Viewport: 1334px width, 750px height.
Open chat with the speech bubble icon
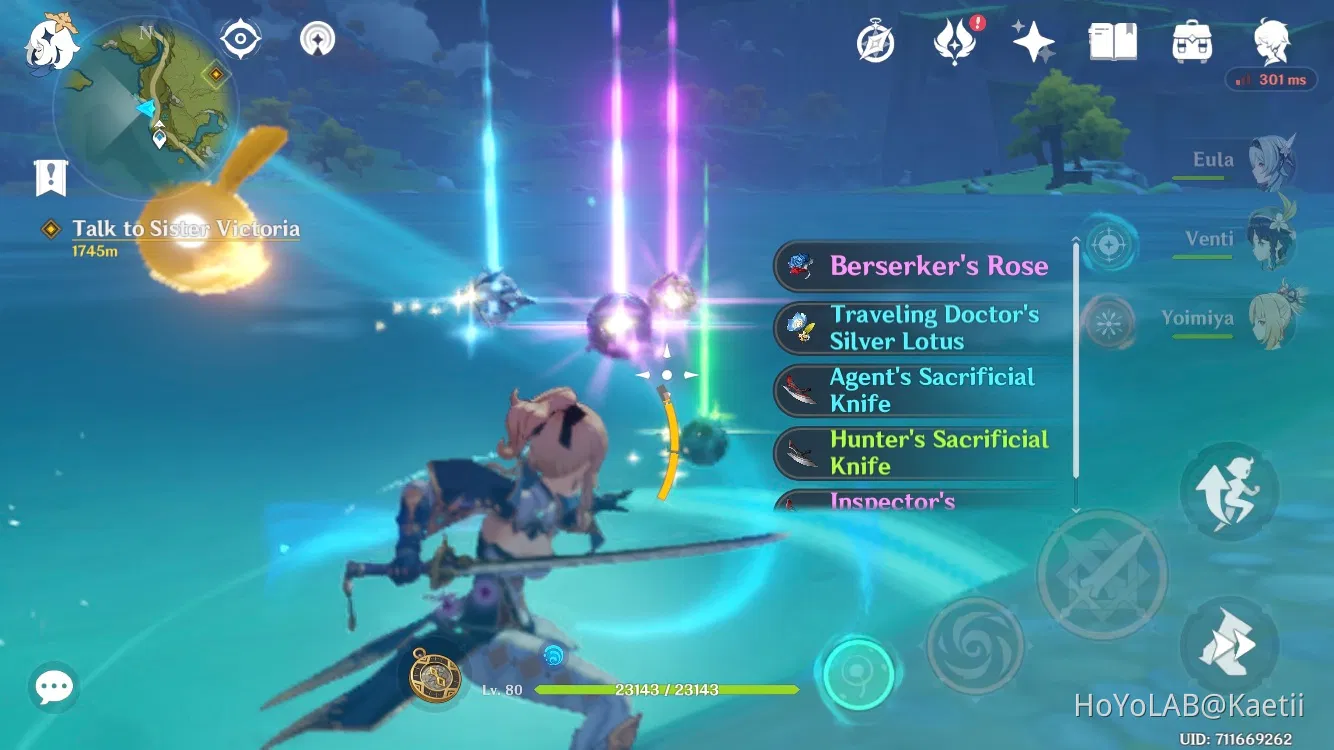pos(53,686)
